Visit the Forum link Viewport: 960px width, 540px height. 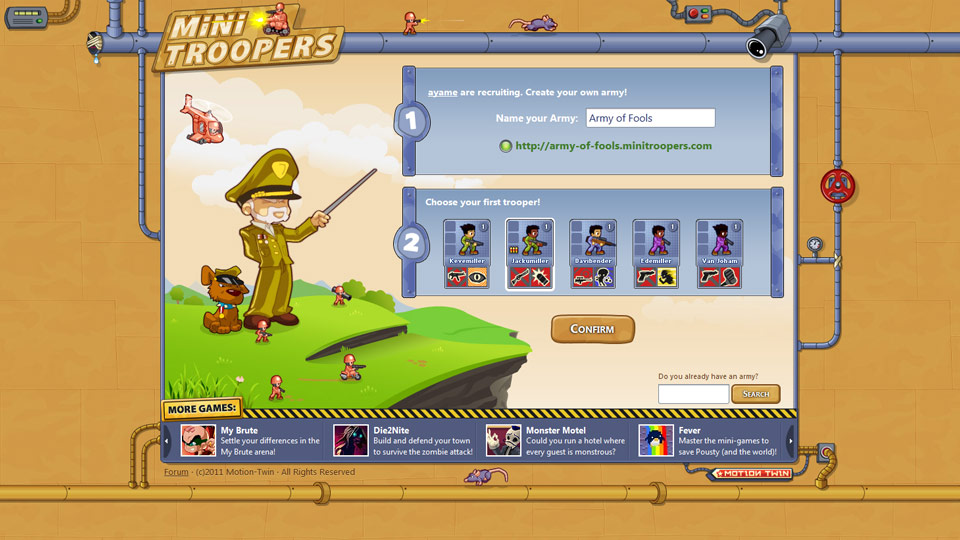176,472
